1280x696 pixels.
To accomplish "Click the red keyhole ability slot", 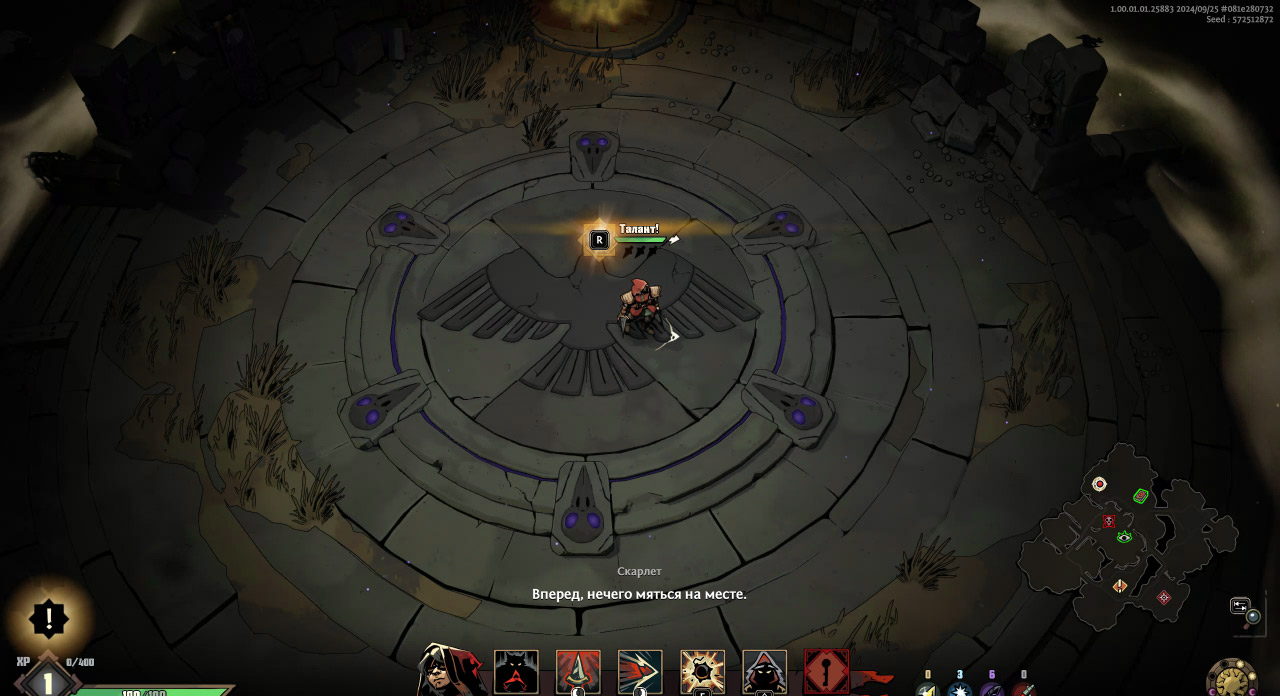I will click(826, 672).
